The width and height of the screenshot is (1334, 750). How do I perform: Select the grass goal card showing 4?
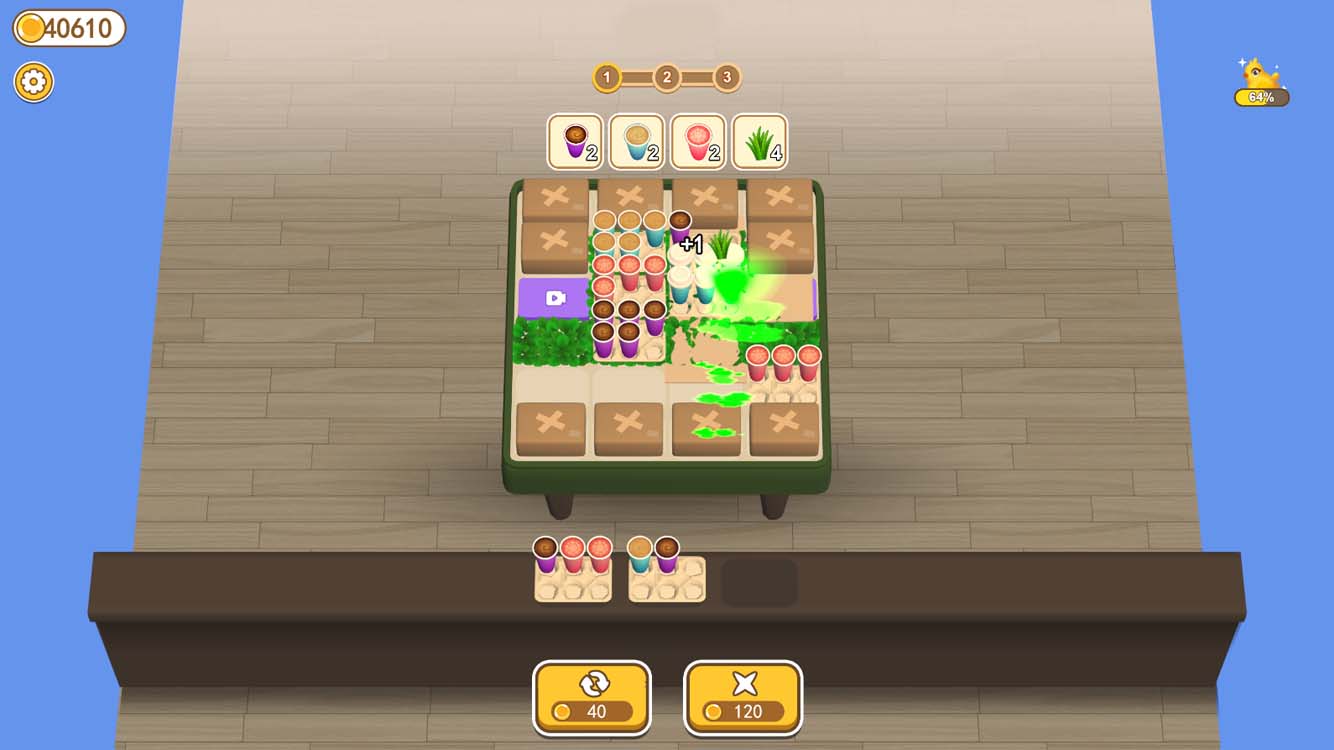click(x=759, y=142)
